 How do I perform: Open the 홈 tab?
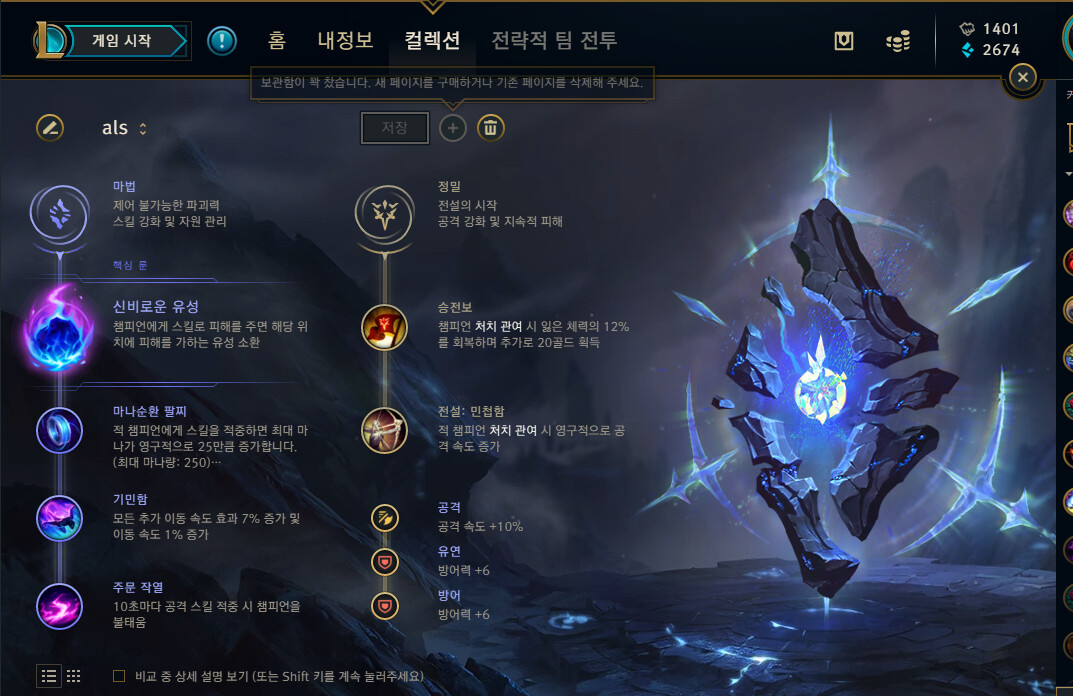pos(277,41)
